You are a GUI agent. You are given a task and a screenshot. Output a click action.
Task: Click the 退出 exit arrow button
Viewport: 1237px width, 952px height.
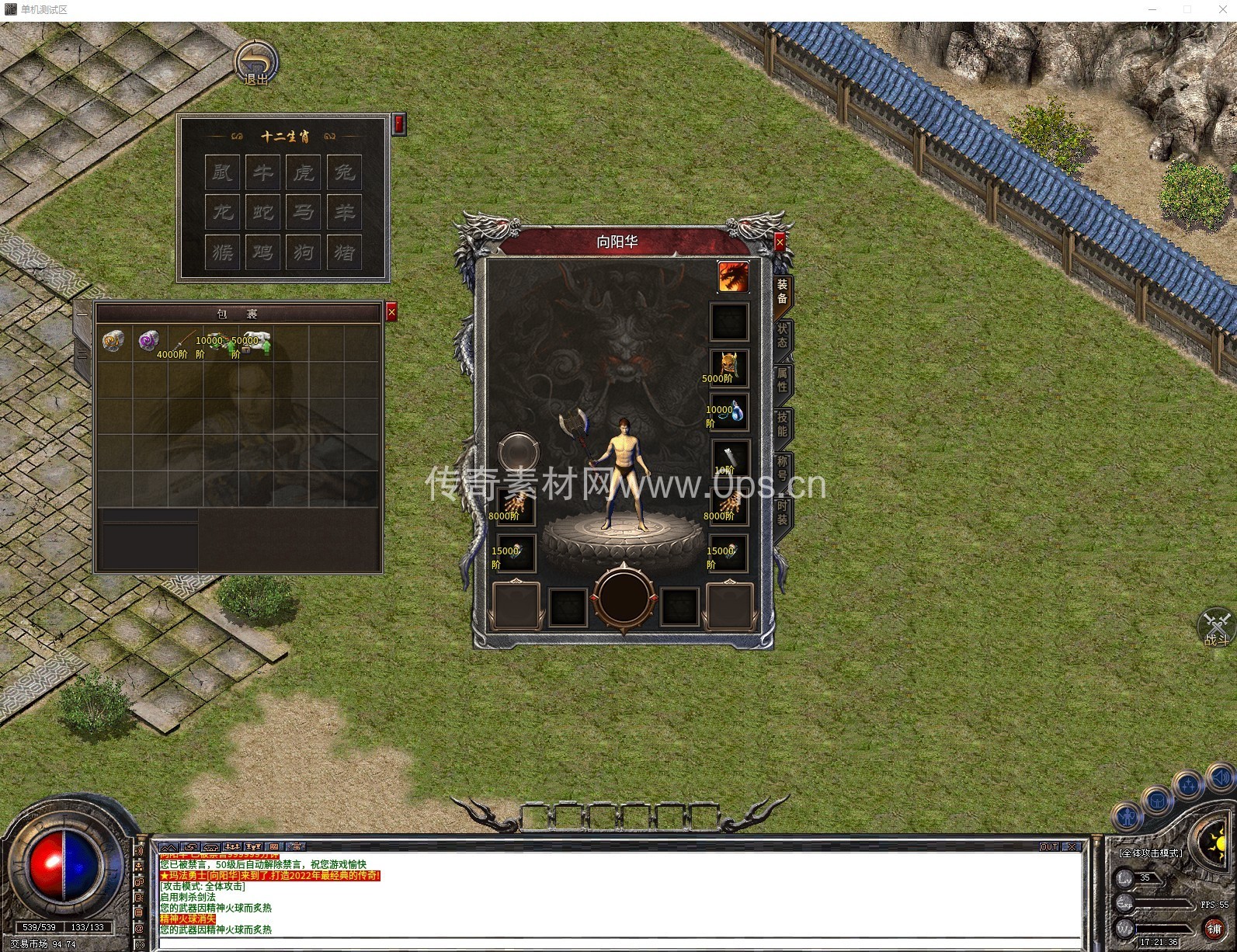point(256,62)
